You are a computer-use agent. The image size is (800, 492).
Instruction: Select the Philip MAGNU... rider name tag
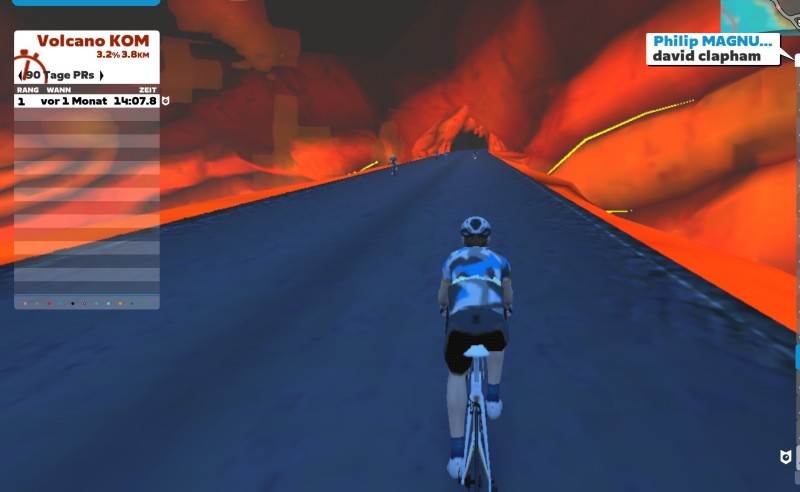coord(714,41)
